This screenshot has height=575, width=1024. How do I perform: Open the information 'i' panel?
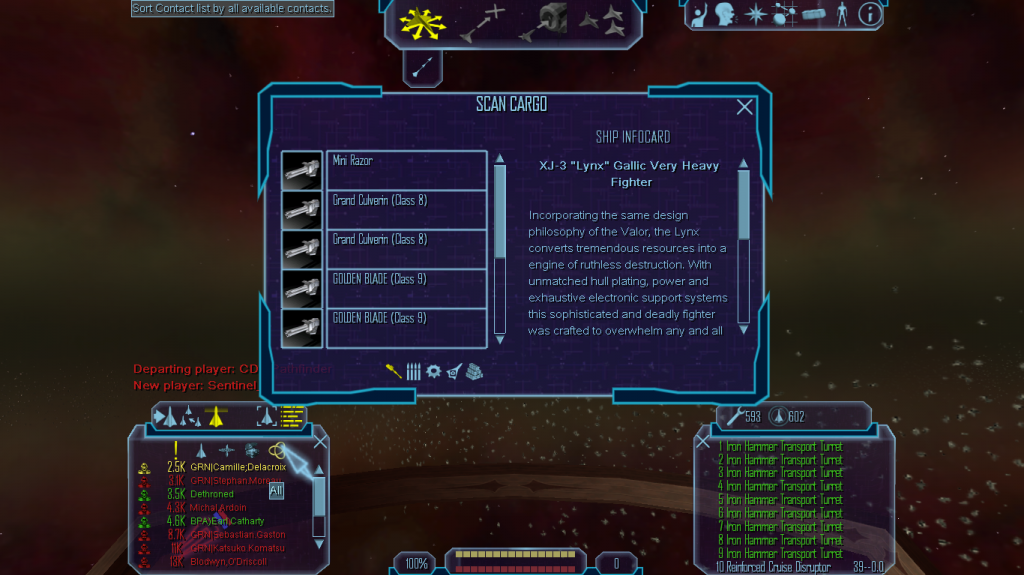click(870, 14)
